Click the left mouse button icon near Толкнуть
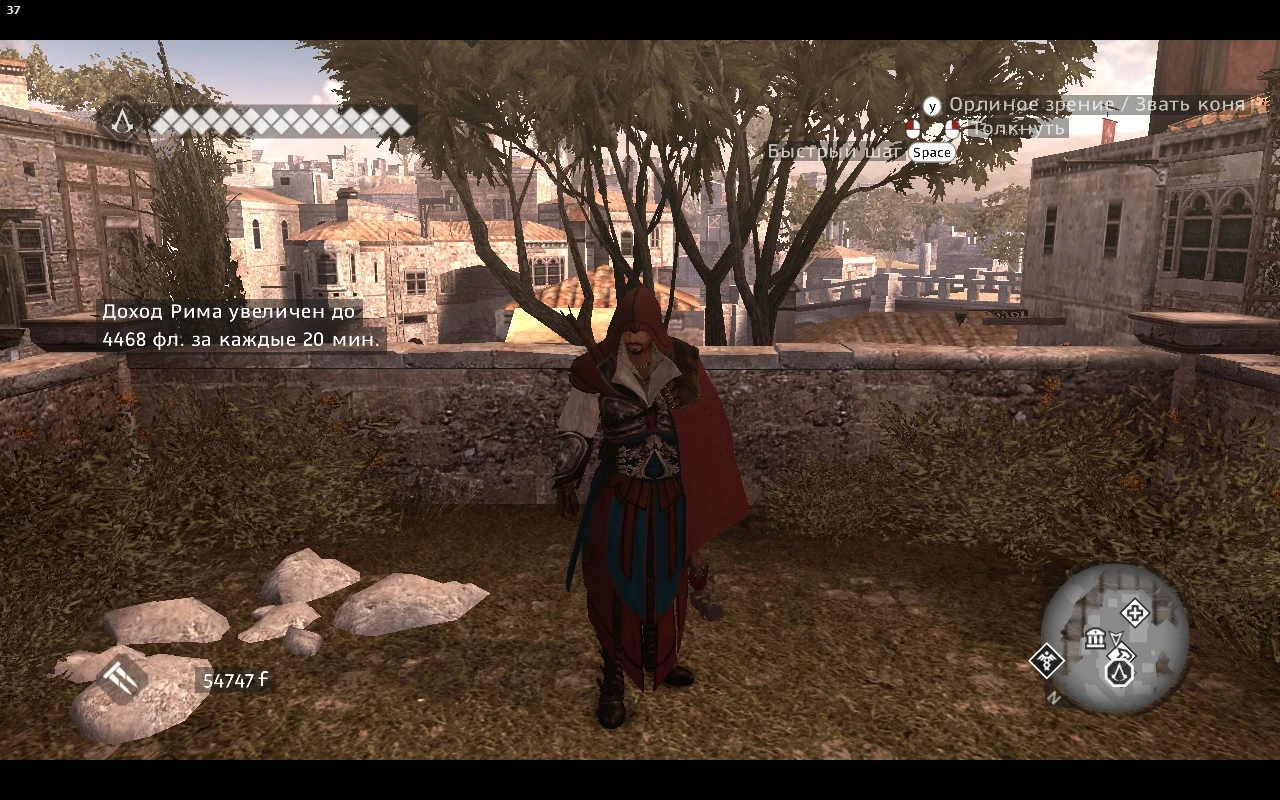 [912, 128]
